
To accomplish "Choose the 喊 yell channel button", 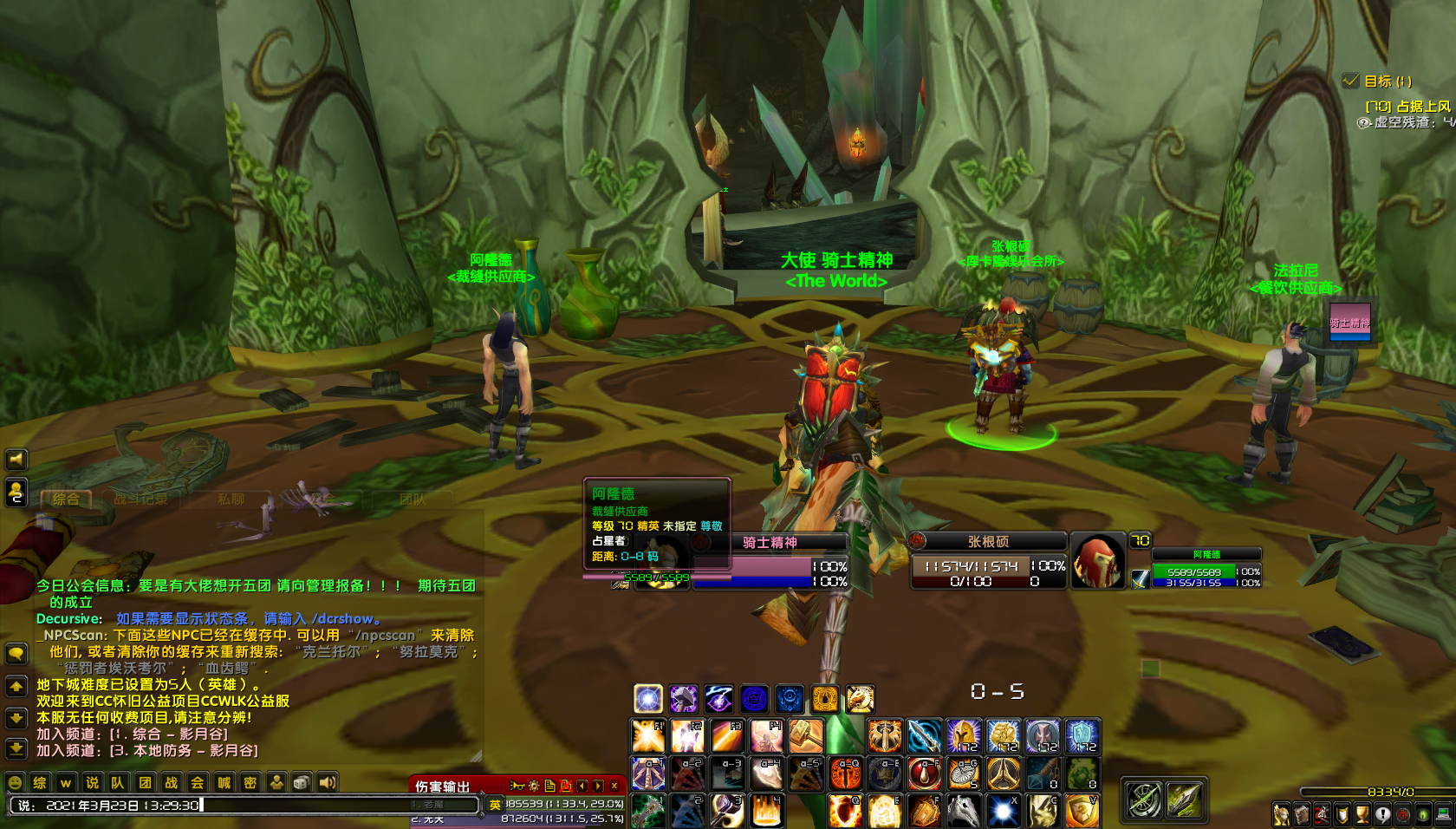I will (x=224, y=783).
